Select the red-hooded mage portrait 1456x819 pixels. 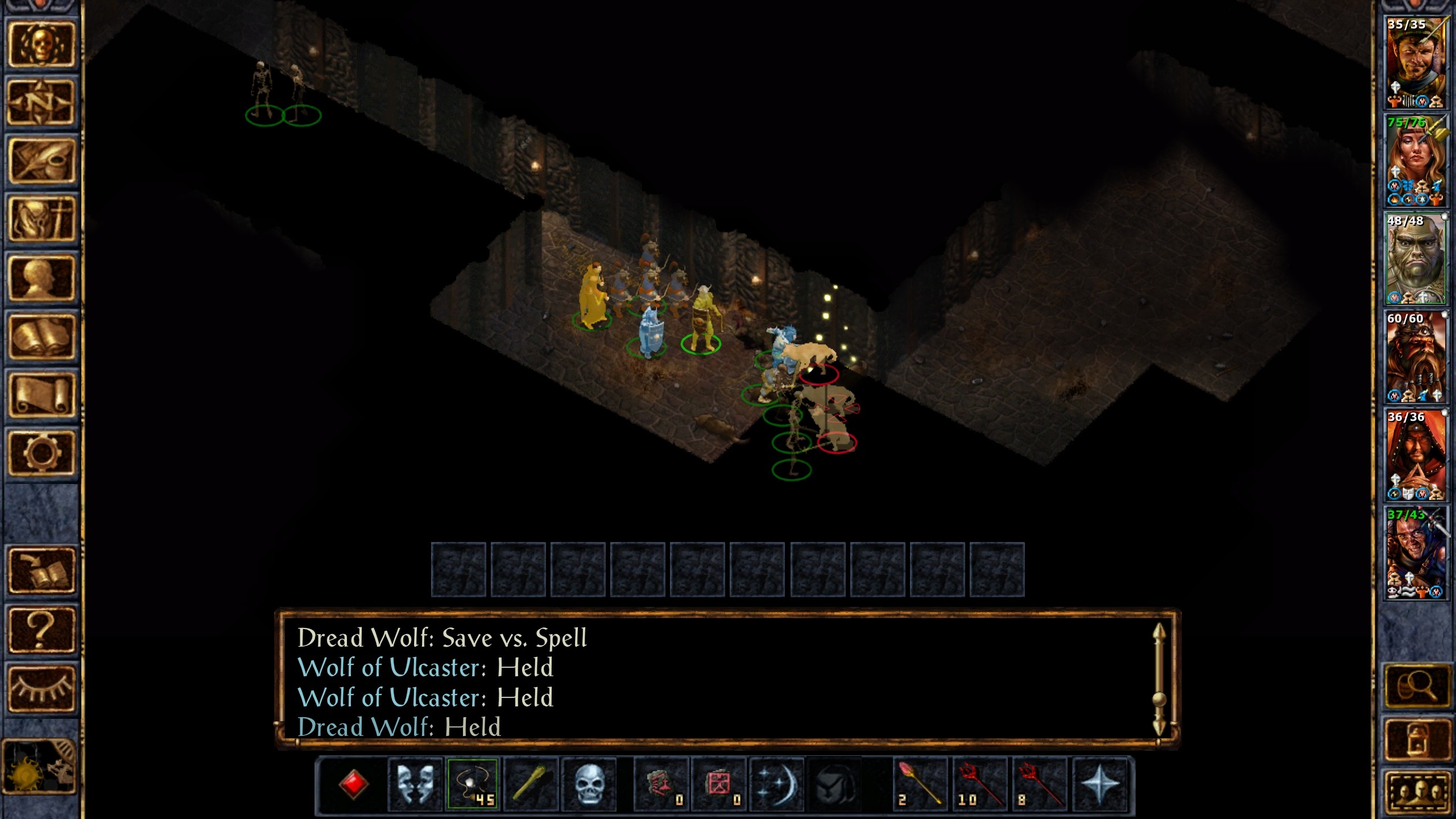tap(1414, 455)
